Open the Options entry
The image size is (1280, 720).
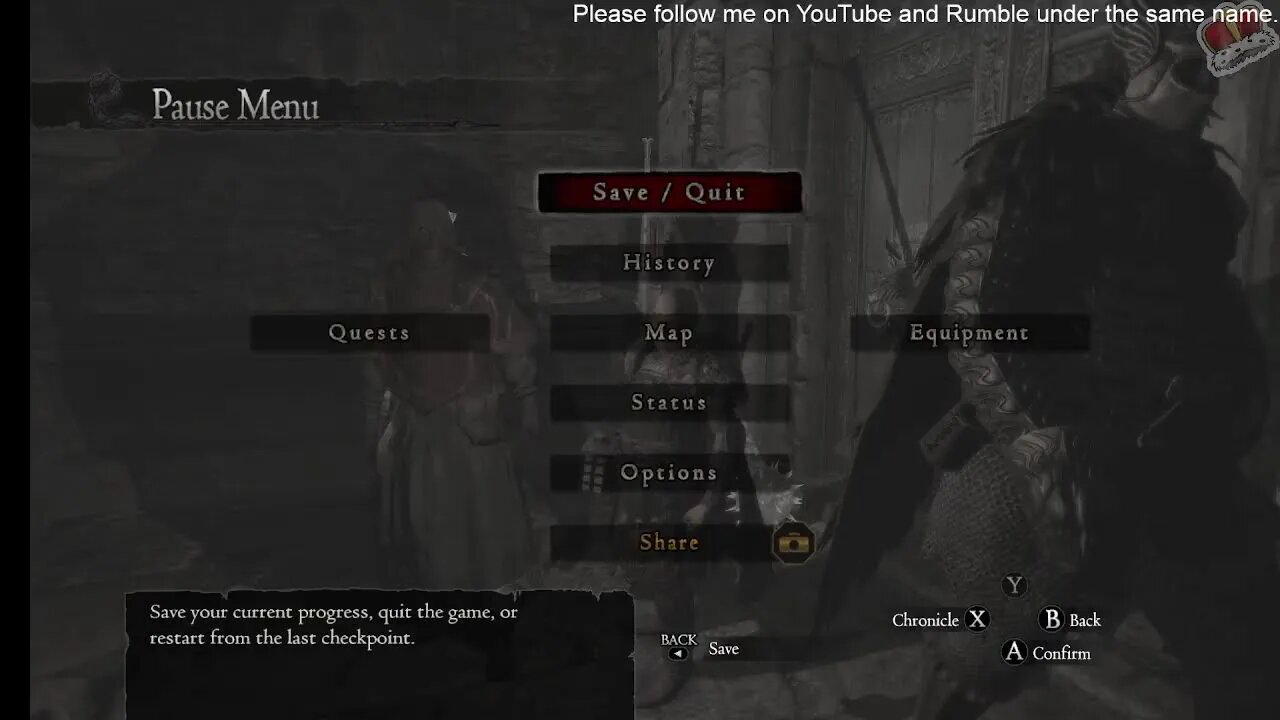[x=670, y=472]
